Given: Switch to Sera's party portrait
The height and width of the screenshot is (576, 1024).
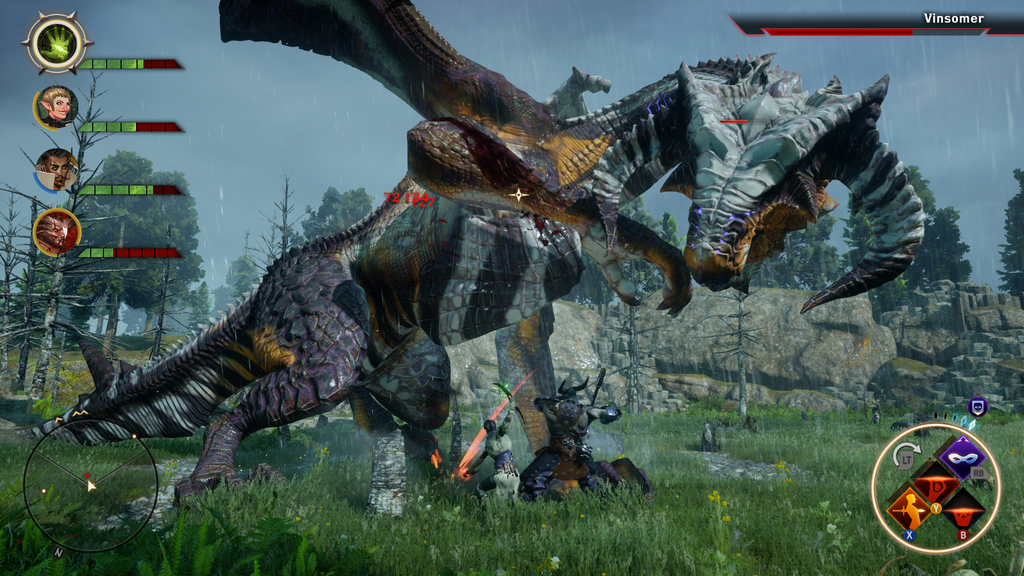Looking at the screenshot, I should [x=56, y=107].
